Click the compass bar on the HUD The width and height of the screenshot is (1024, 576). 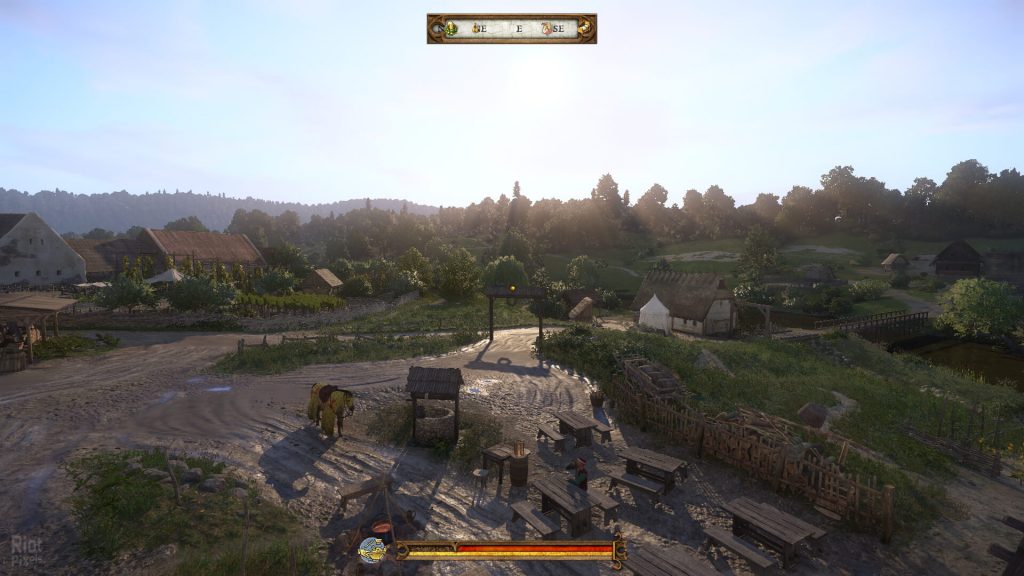click(511, 28)
